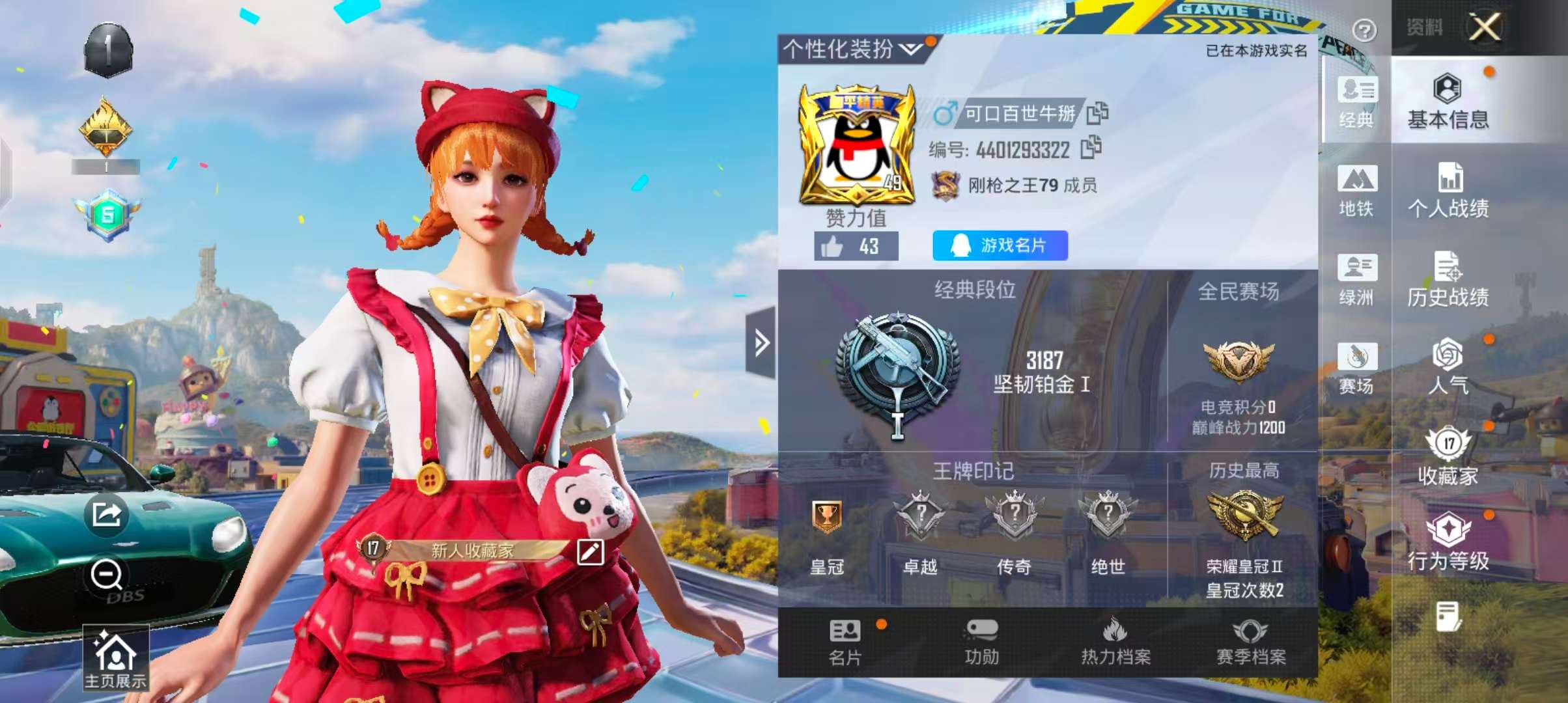The height and width of the screenshot is (703, 1568).
Task: Open the 热力档案 heat archive
Action: click(x=1115, y=642)
